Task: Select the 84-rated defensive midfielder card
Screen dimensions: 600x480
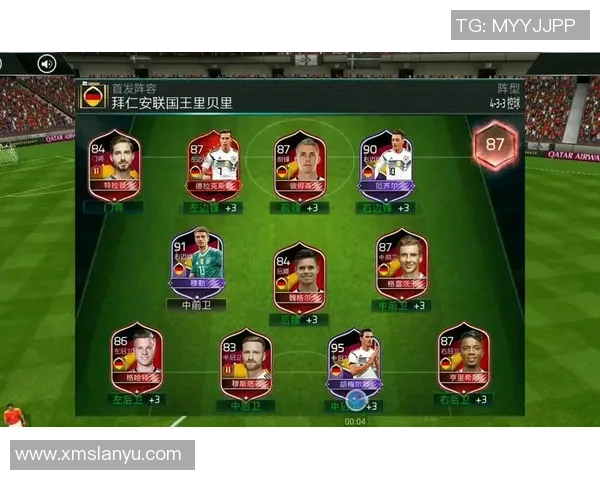Action: pyautogui.click(x=300, y=277)
